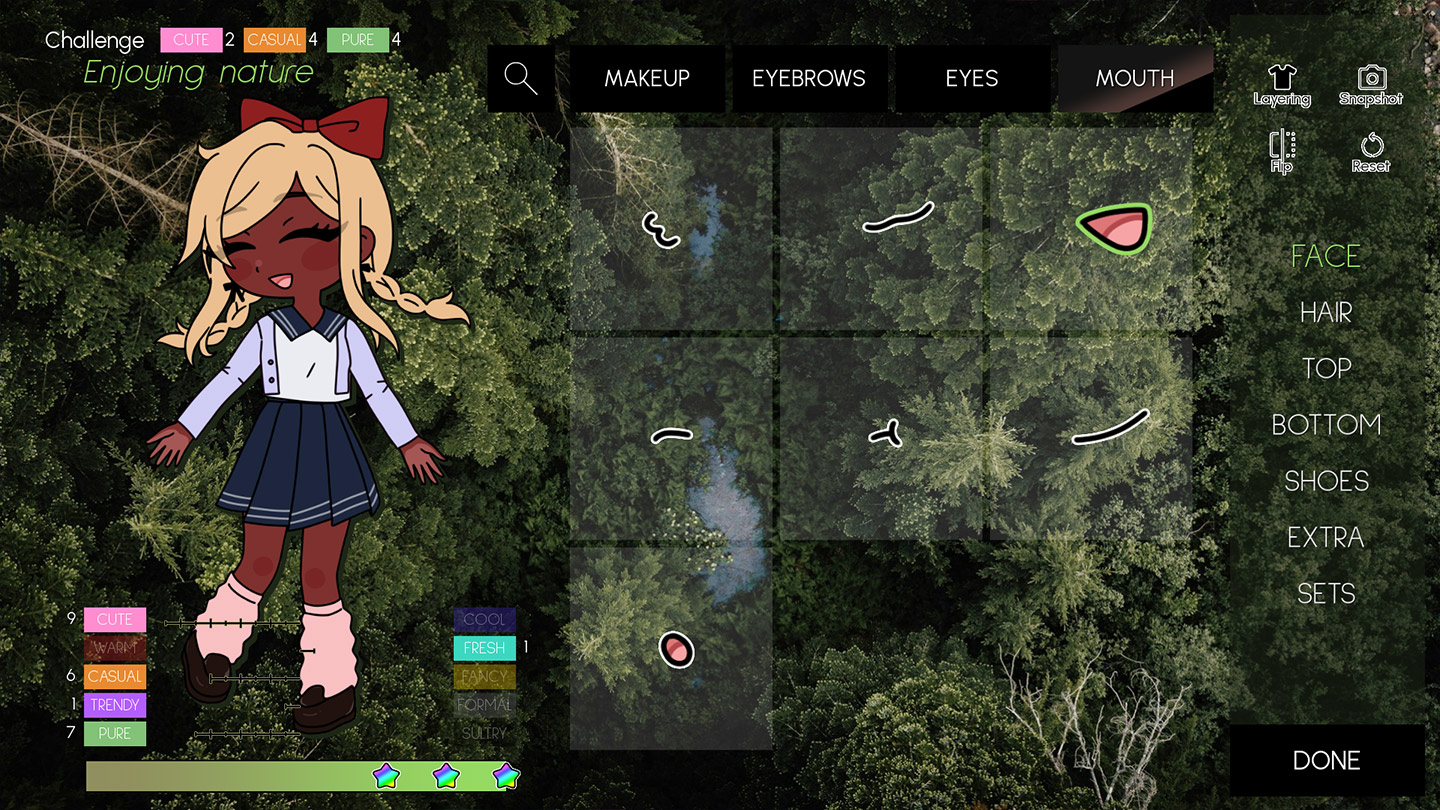Take a Snapshot of the character
Screen dimensions: 1440x810
tap(1371, 85)
